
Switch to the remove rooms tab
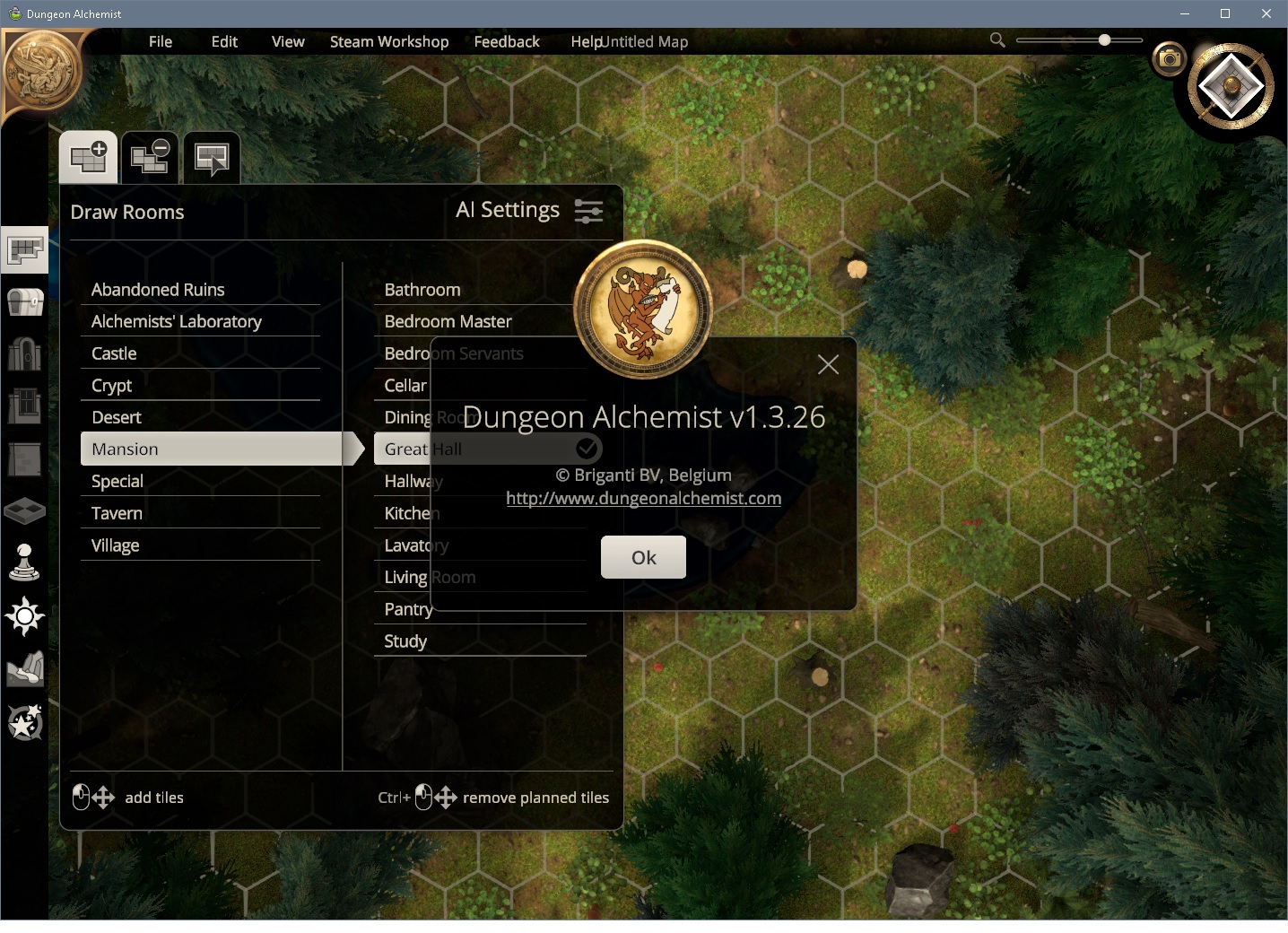(150, 159)
